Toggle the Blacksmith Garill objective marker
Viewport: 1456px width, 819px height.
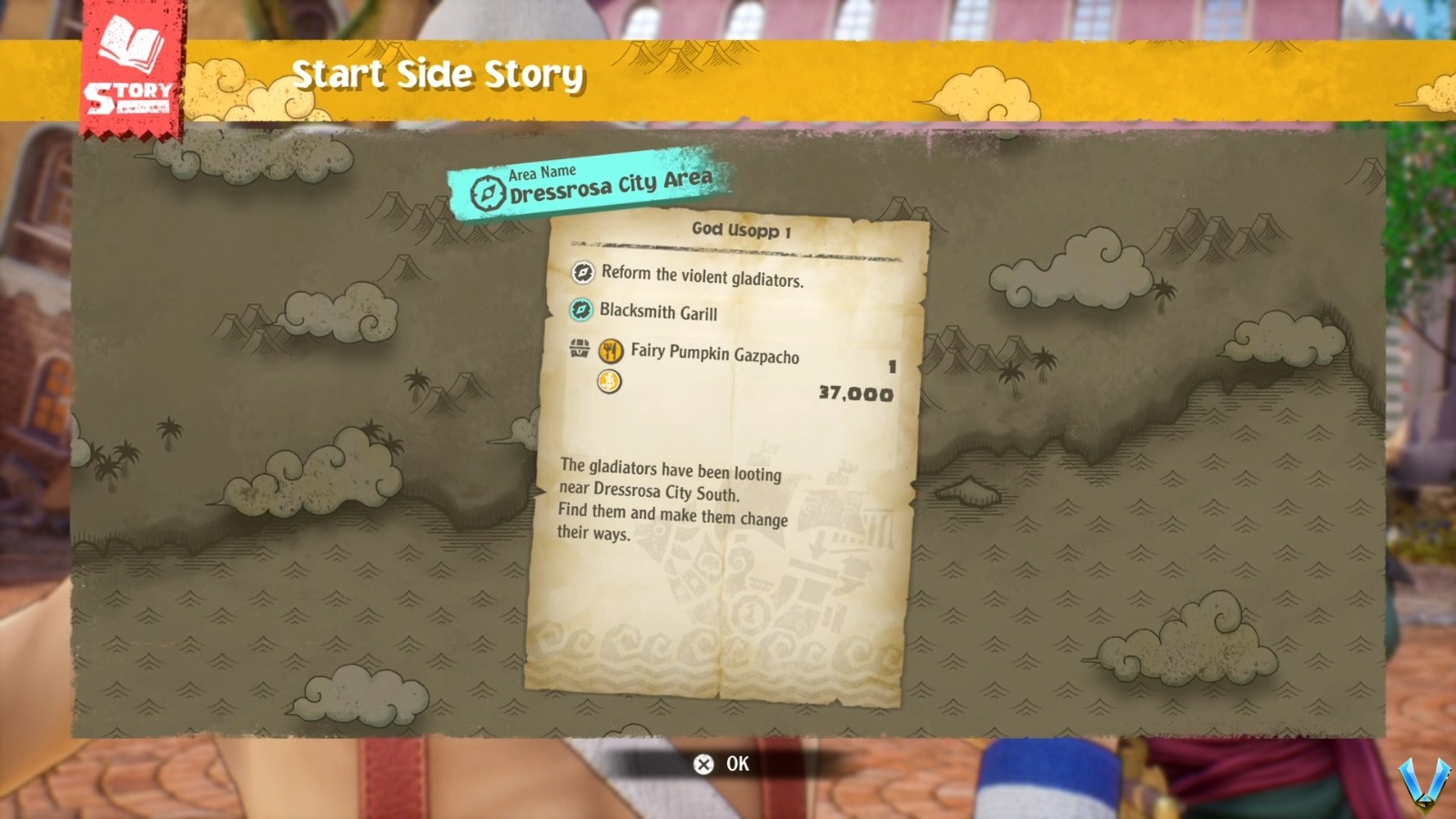point(655,313)
